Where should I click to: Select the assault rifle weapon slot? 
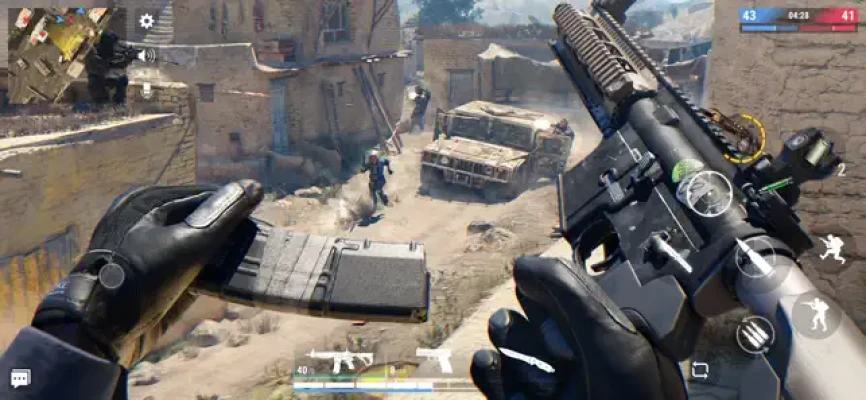[340, 358]
